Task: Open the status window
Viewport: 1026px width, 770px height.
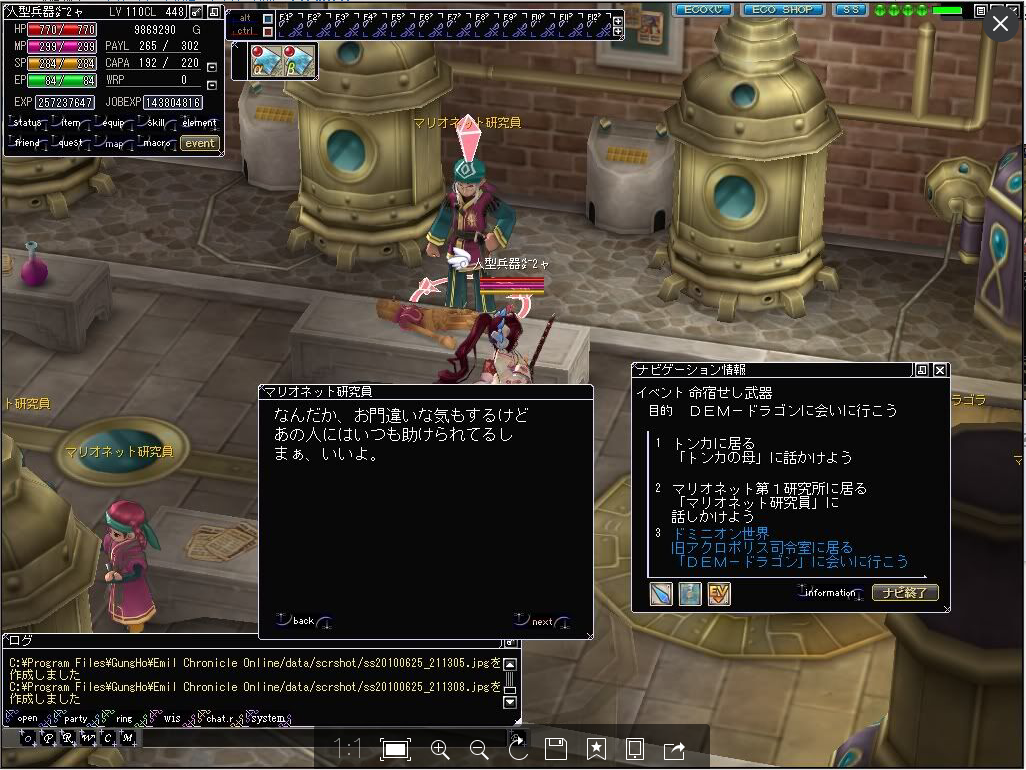Action: [29, 123]
